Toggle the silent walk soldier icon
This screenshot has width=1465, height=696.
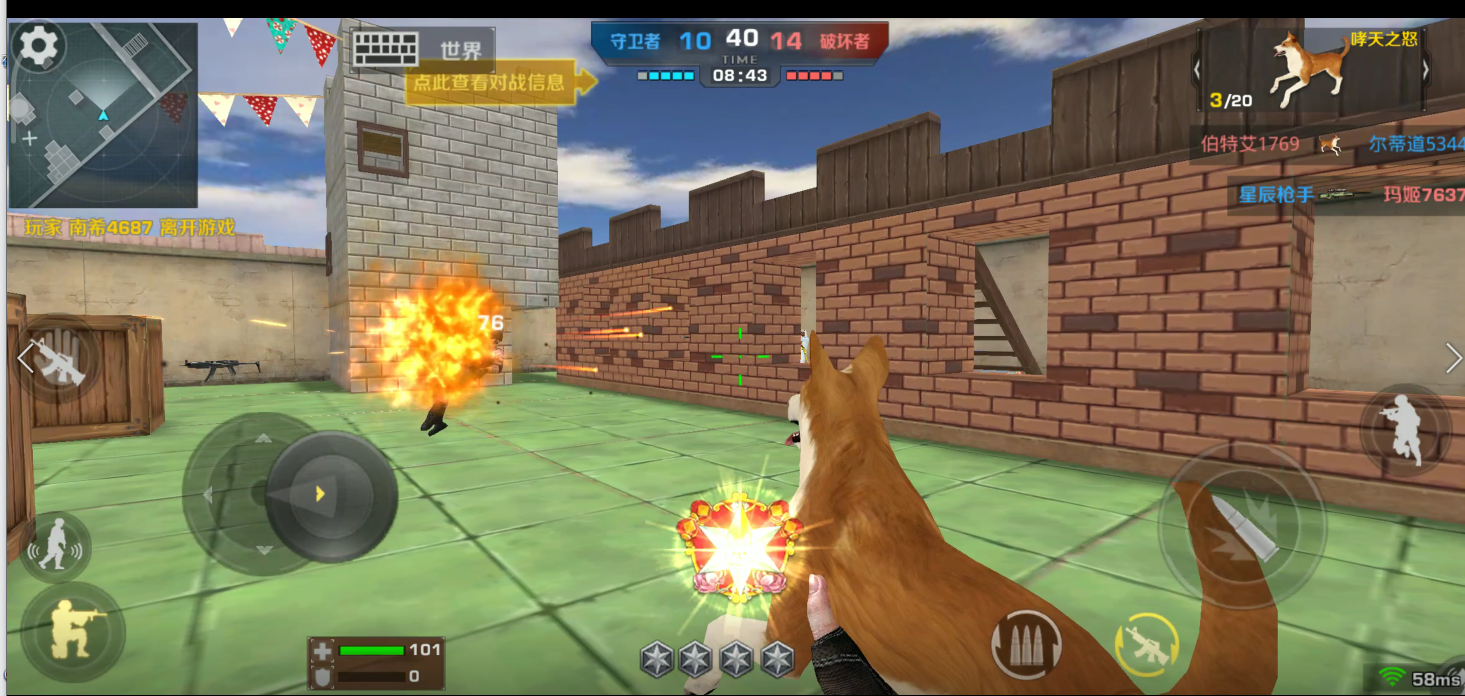coord(56,546)
